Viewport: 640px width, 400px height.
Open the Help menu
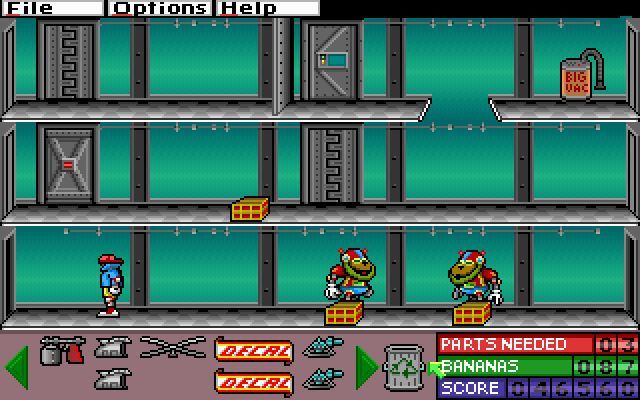click(248, 8)
